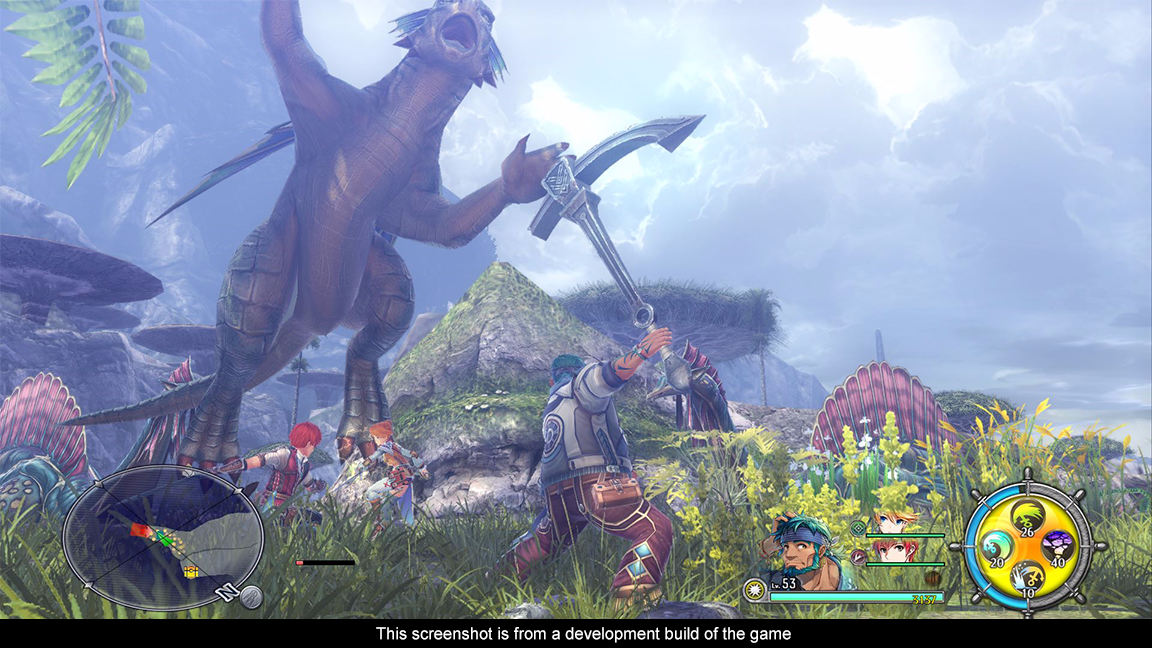
Task: Click the starburst attack-type icon beside level
Action: (x=755, y=590)
